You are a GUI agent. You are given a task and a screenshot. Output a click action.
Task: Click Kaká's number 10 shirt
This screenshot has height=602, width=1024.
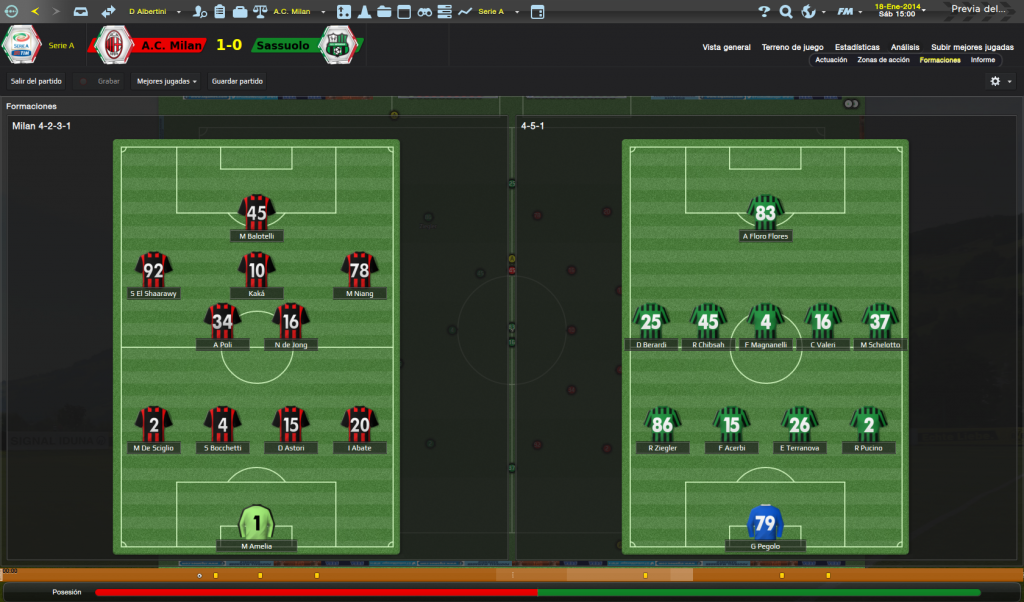[257, 269]
